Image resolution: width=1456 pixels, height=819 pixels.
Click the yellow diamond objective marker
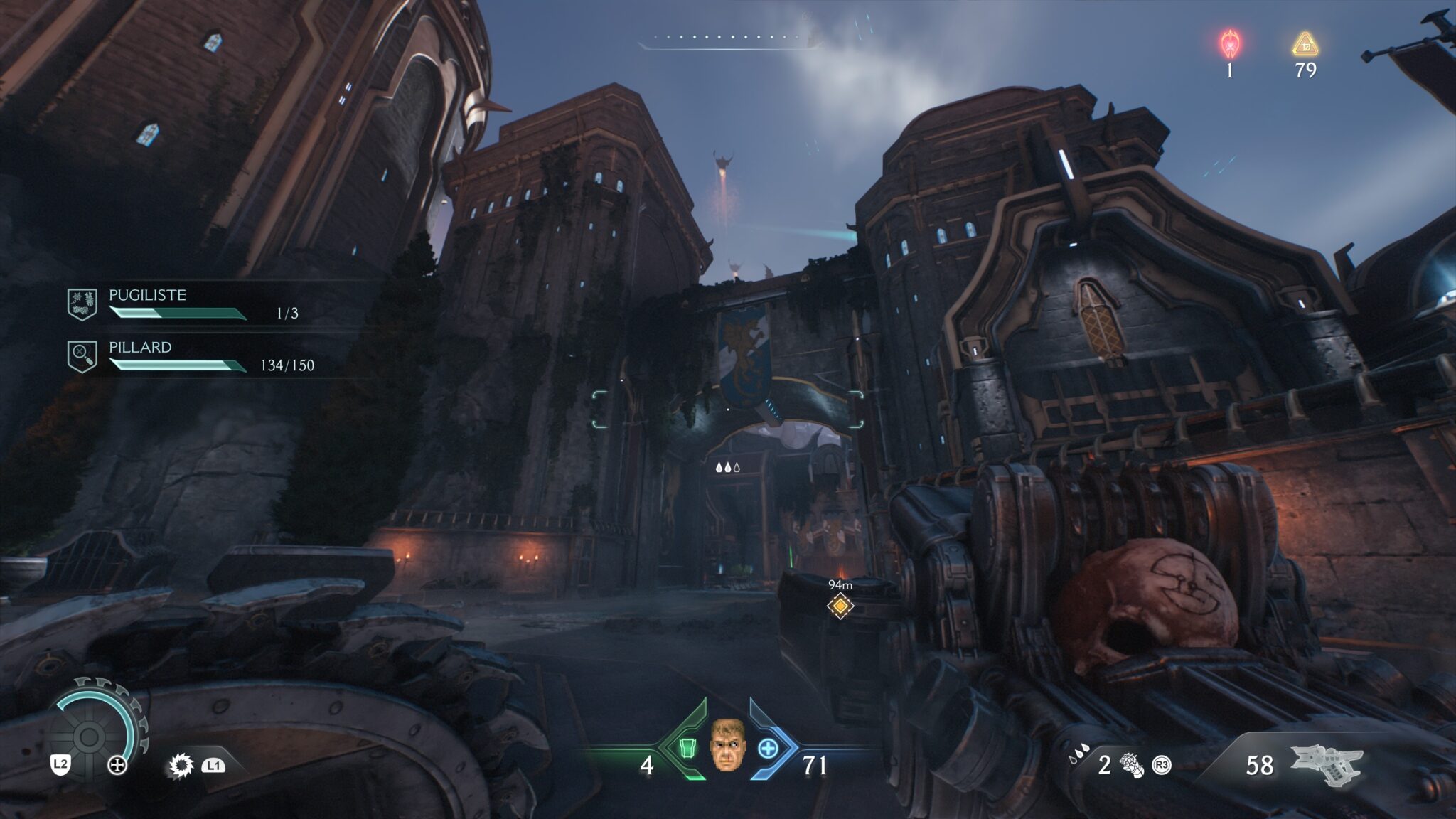click(840, 606)
